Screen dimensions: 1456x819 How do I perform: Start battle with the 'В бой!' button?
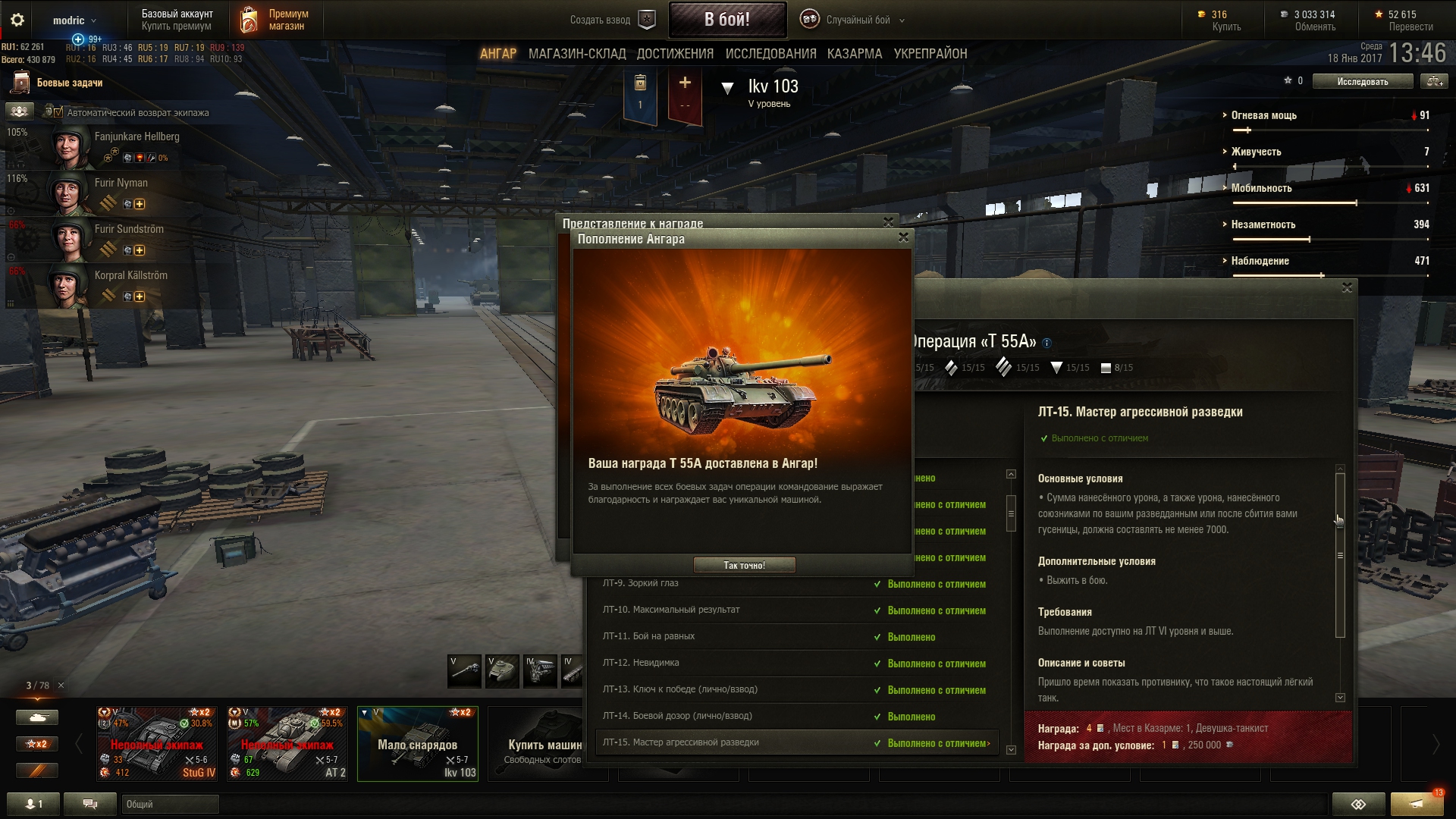pyautogui.click(x=726, y=20)
